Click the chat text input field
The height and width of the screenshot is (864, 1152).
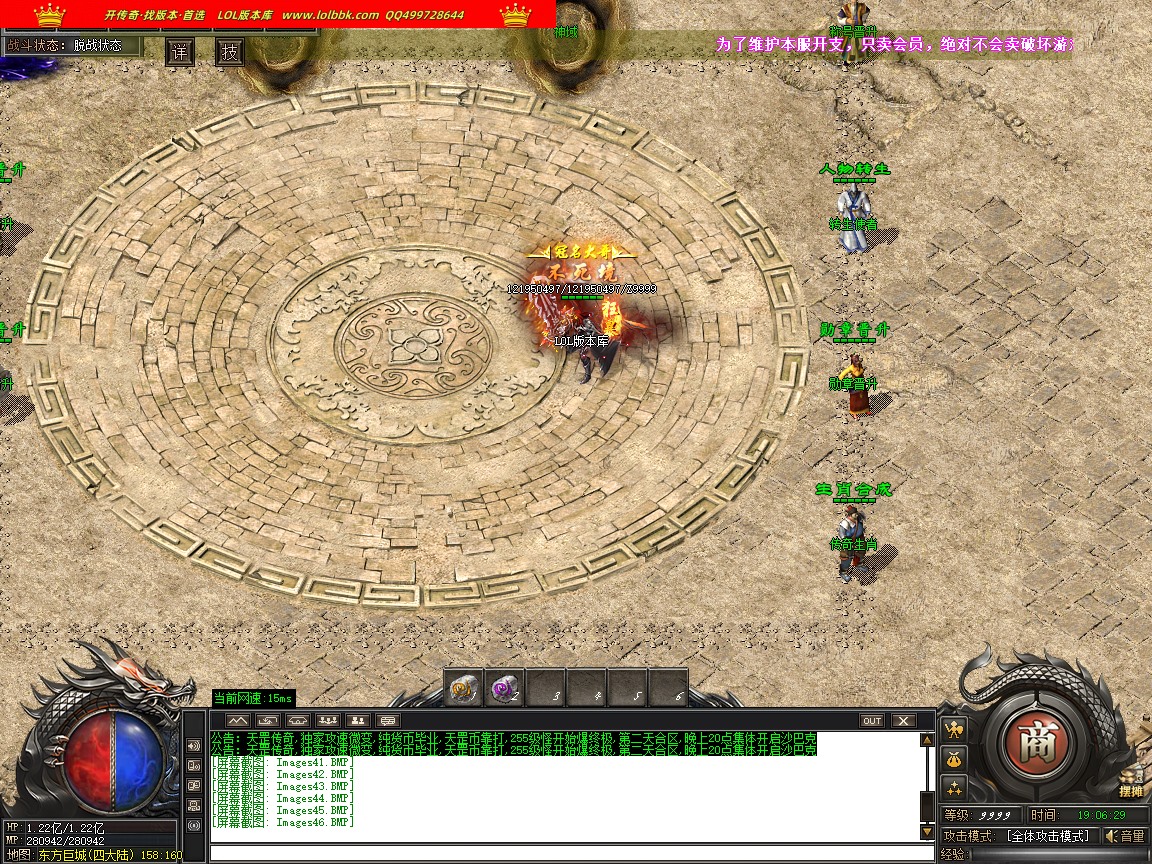tap(570, 853)
